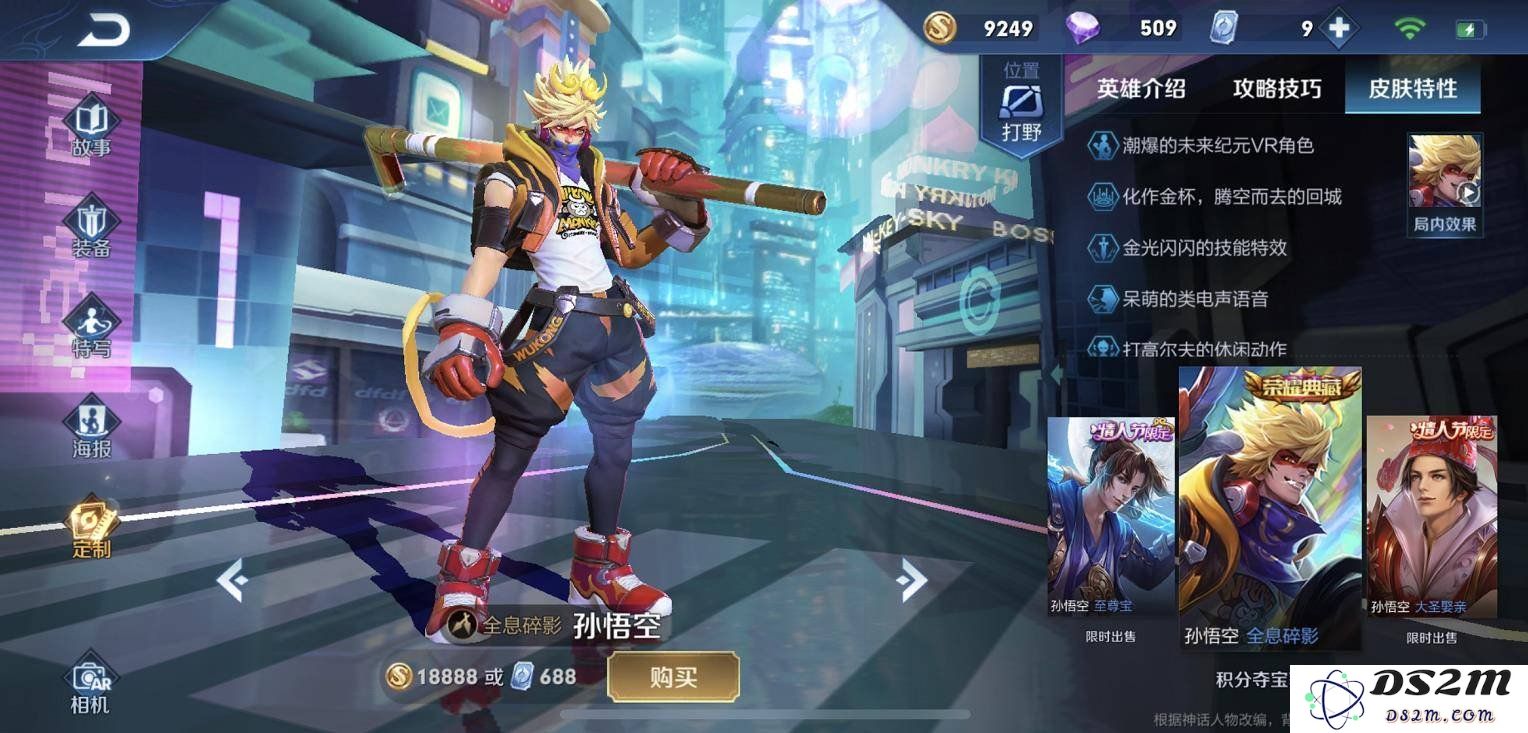
Task: Buy the skin with the 购买 button
Action: 673,677
